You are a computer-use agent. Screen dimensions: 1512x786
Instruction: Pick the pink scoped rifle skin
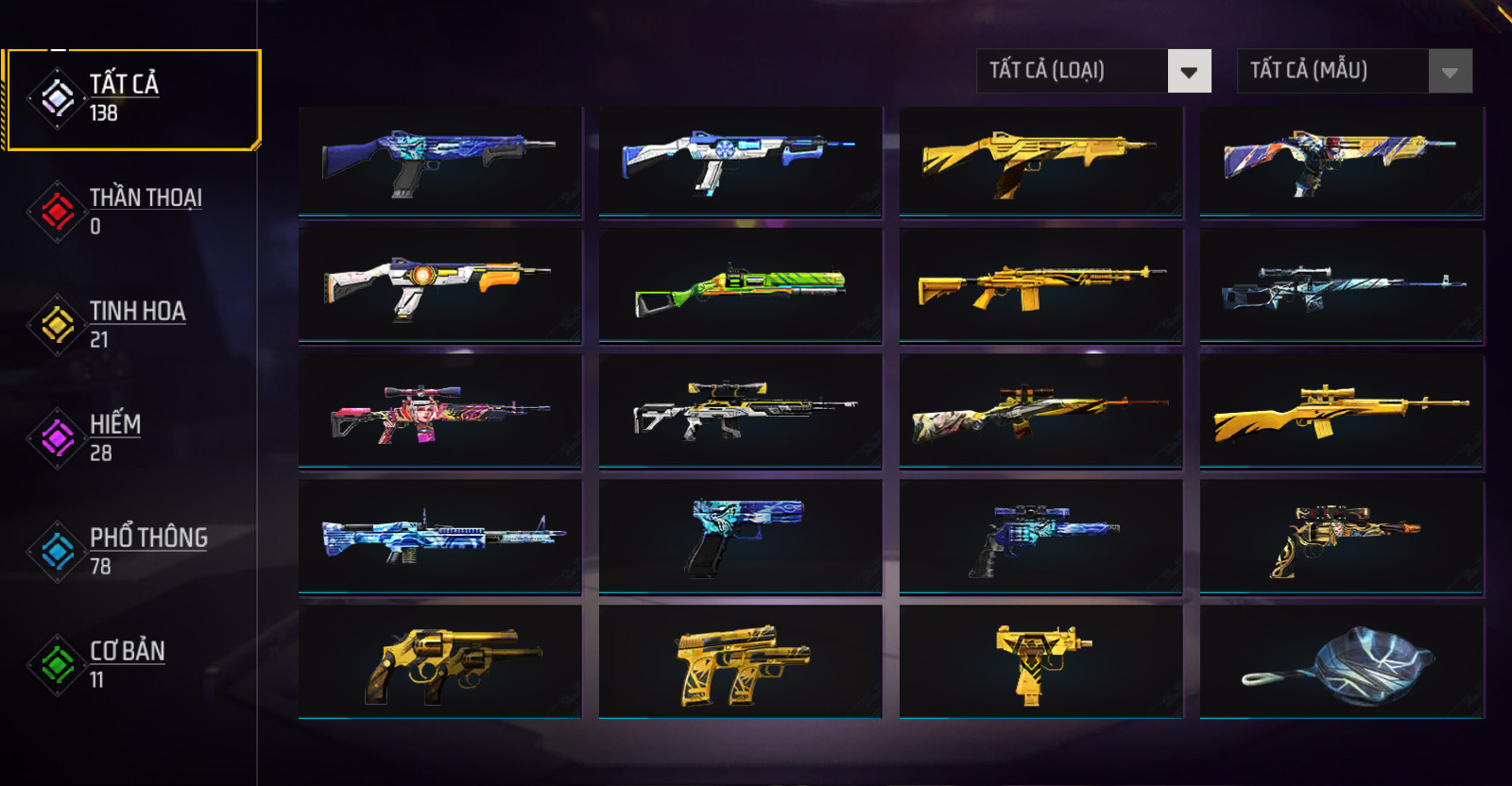[440, 412]
